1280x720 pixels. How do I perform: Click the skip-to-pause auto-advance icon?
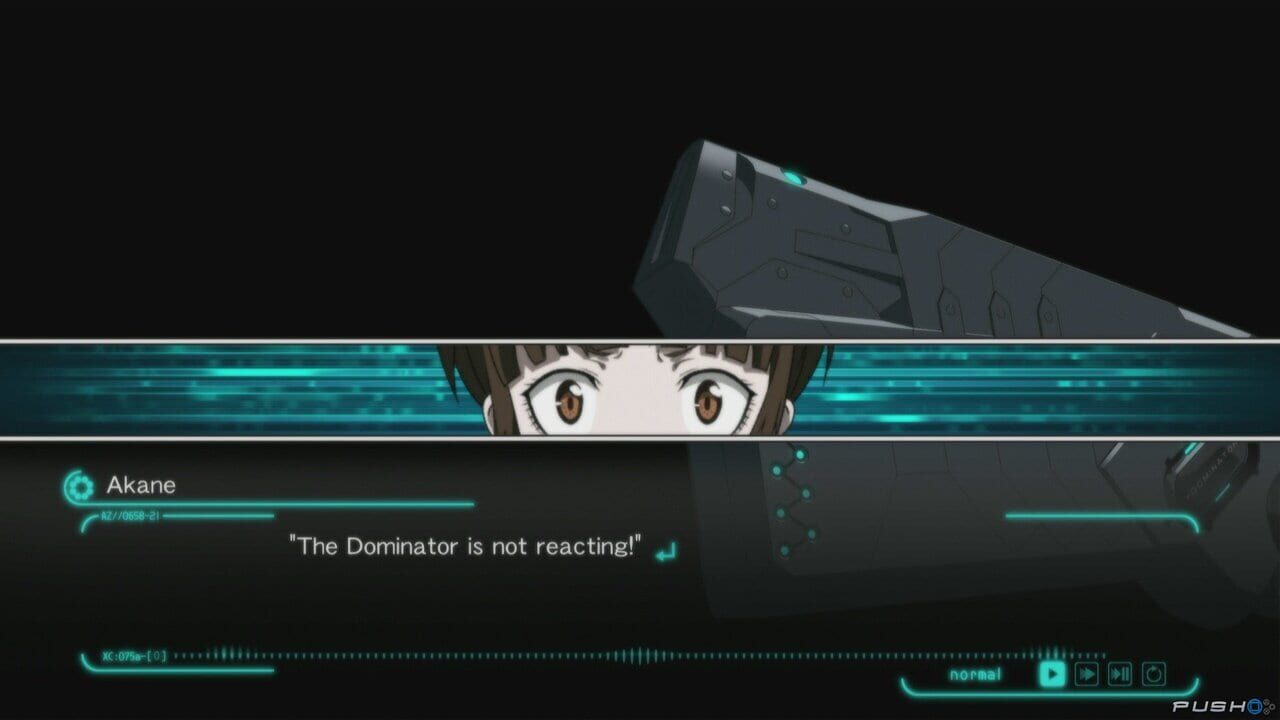[1121, 674]
